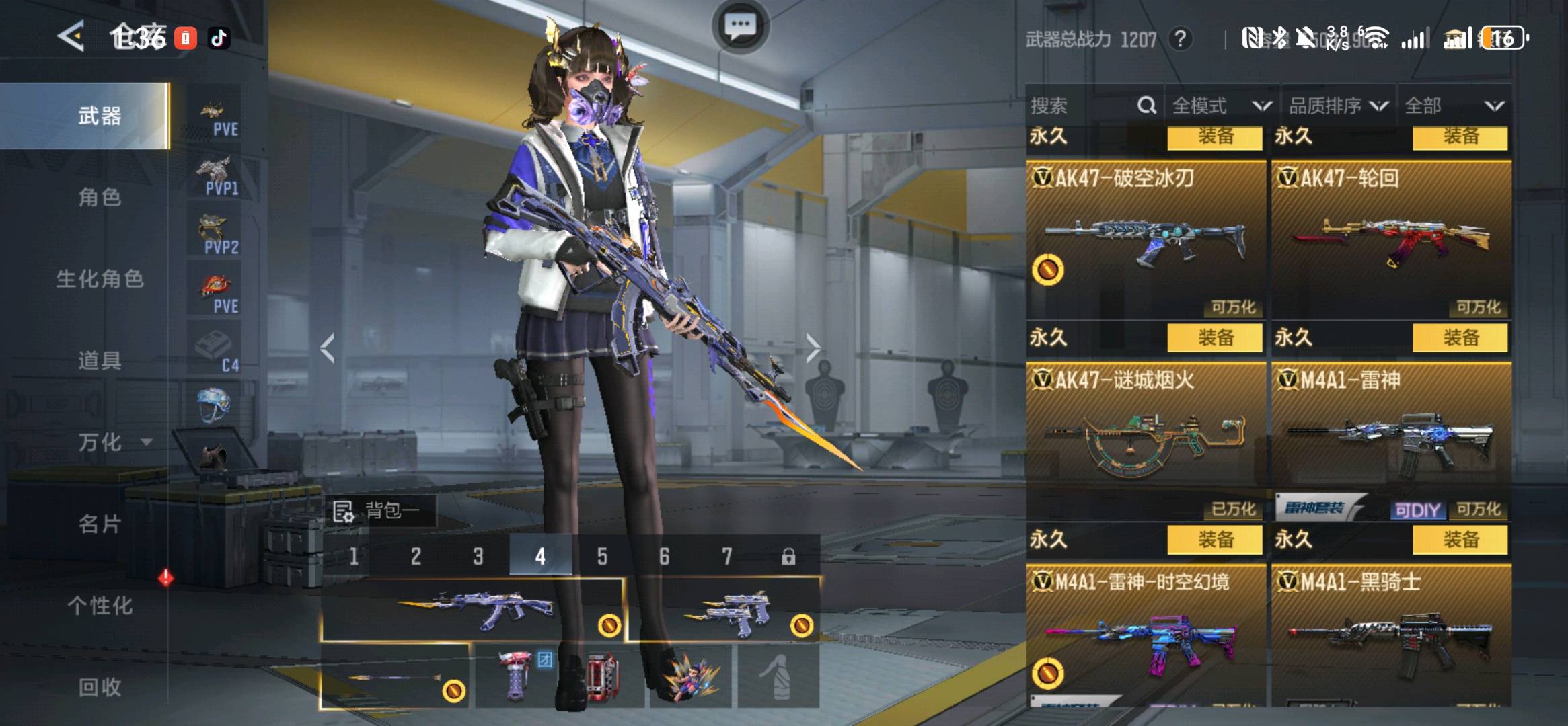Rotate to the next character view arrow
This screenshot has width=1568, height=726.
(813, 348)
